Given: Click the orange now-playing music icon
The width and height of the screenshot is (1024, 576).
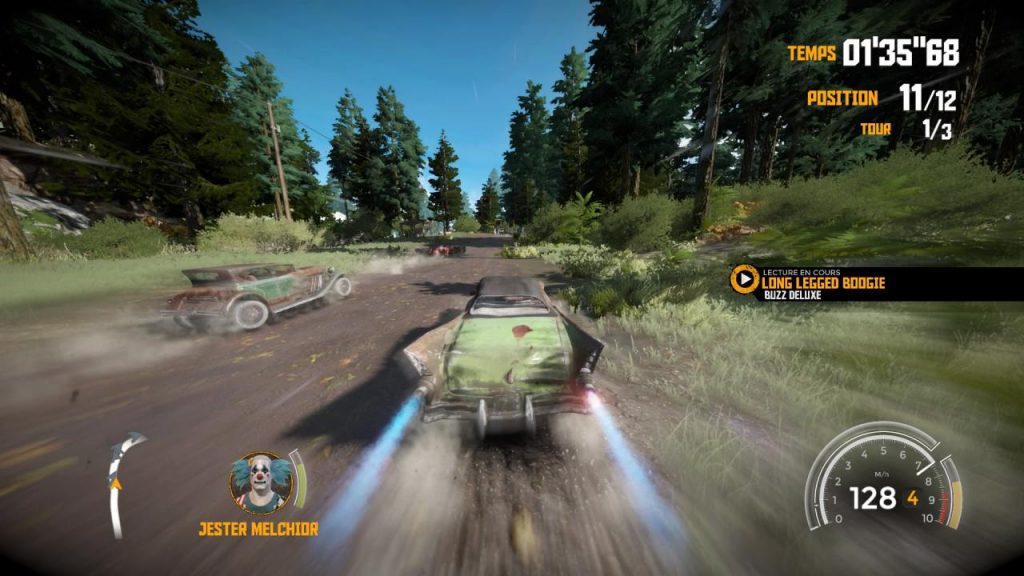Looking at the screenshot, I should (x=743, y=279).
